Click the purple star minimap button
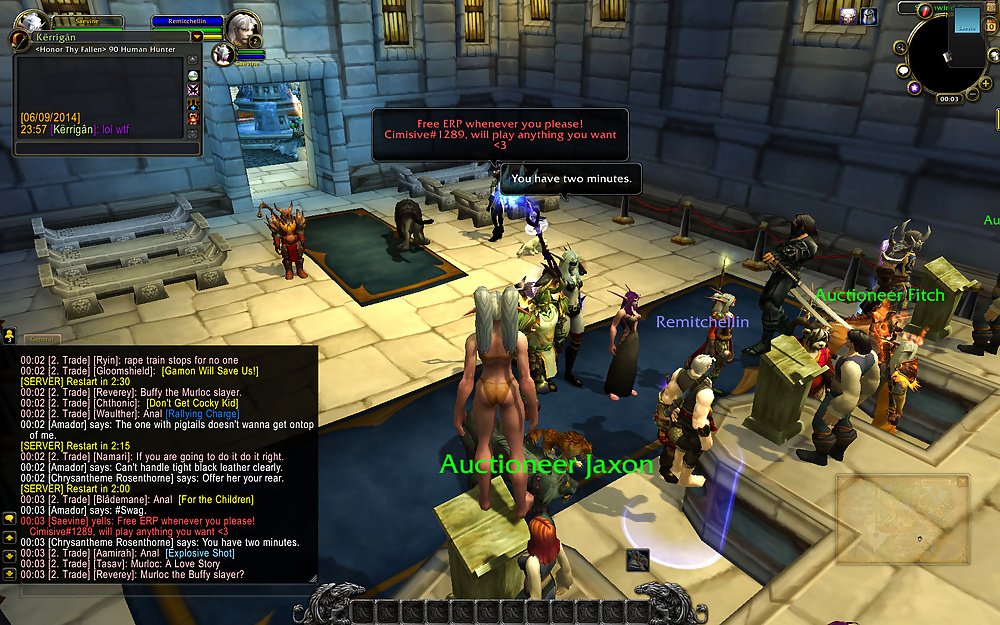This screenshot has height=625, width=1000. click(x=914, y=88)
